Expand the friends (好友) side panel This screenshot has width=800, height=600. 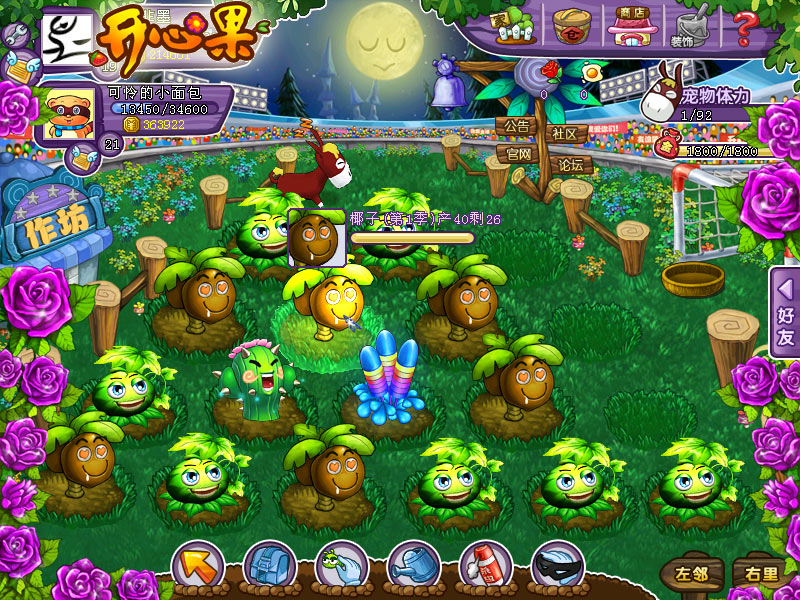coord(785,312)
